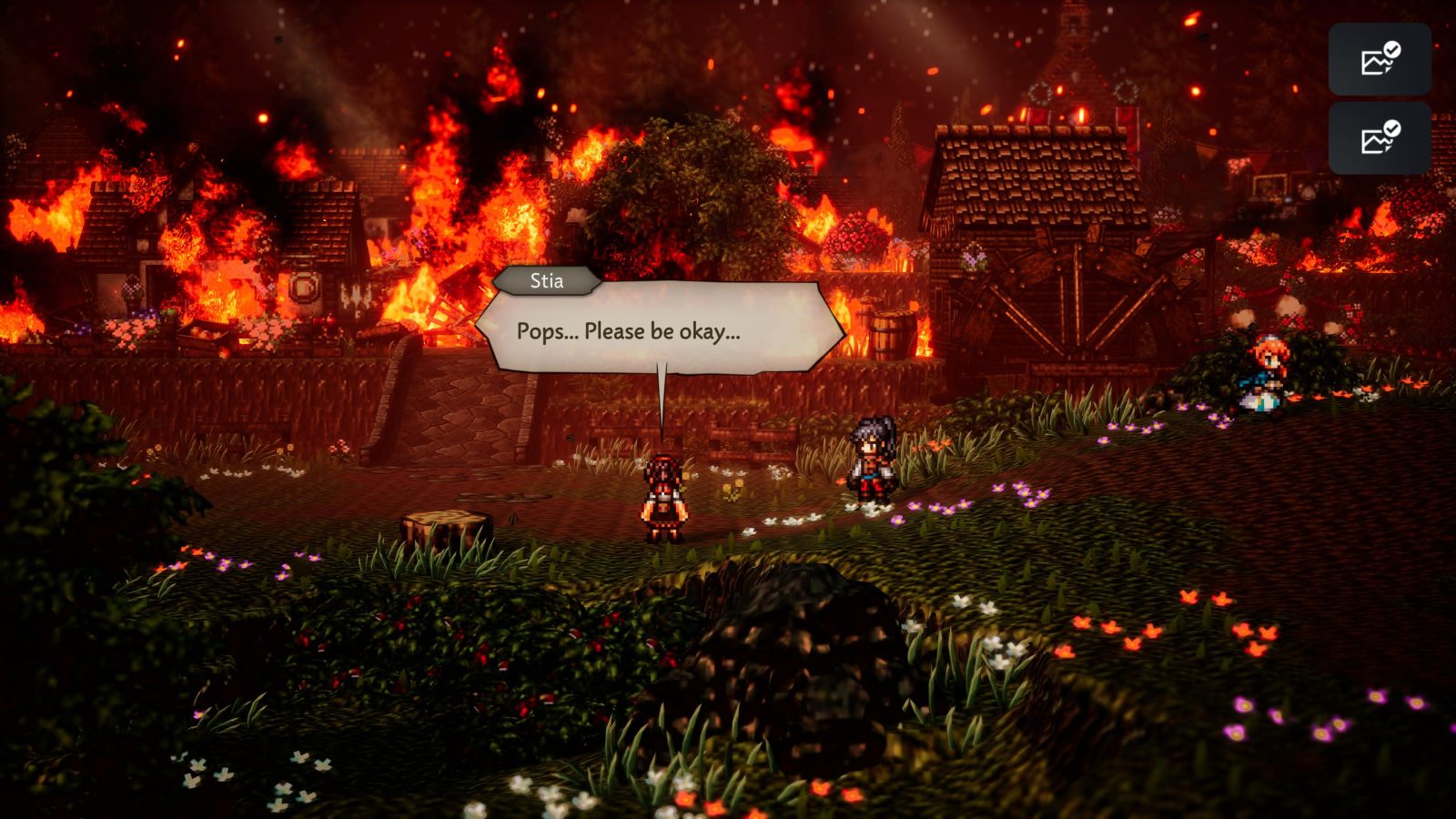This screenshot has height=819, width=1456.
Task: Select the character resting on the bushes
Action: click(1265, 373)
